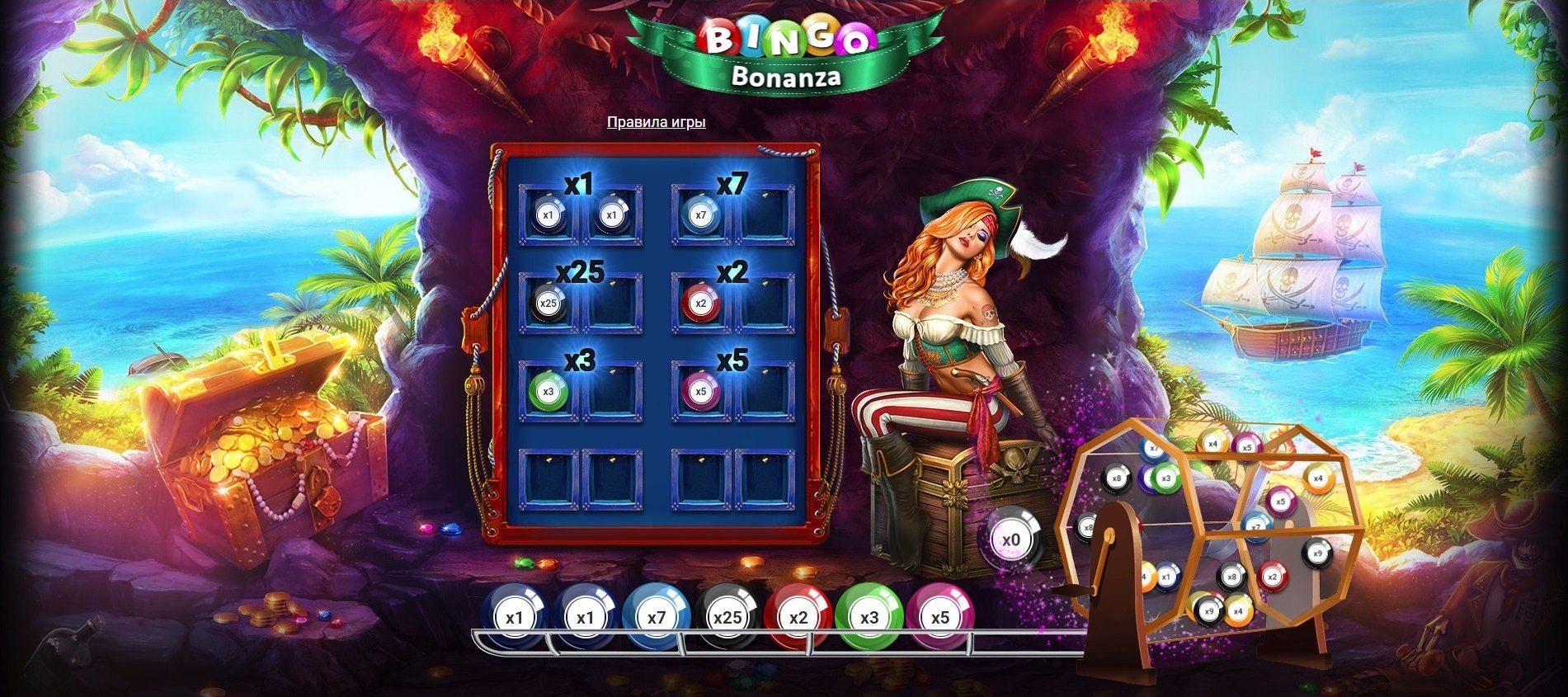Click the lottery drum crank handle

pos(1073,589)
